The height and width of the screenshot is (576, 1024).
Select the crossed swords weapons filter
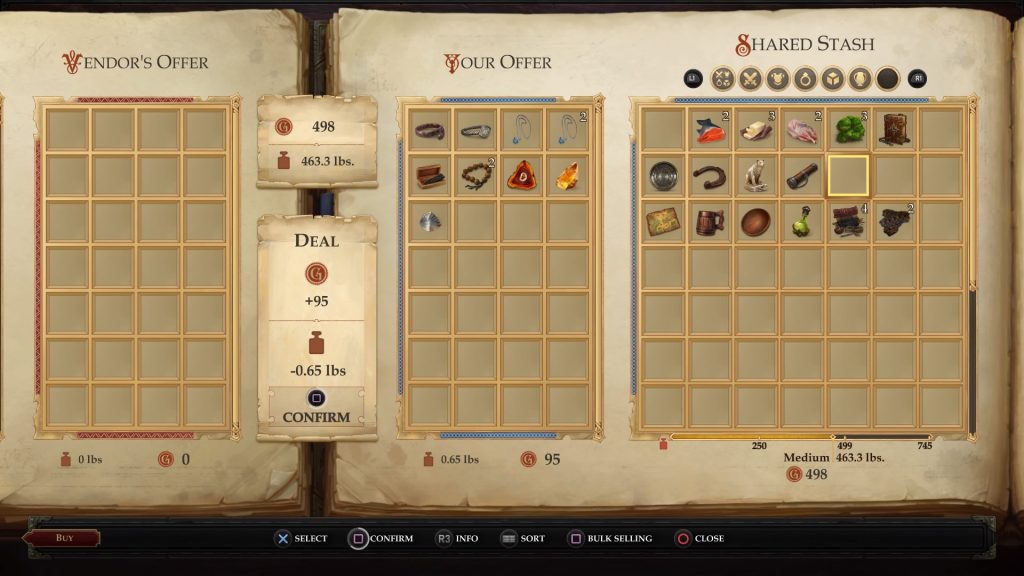pos(749,78)
